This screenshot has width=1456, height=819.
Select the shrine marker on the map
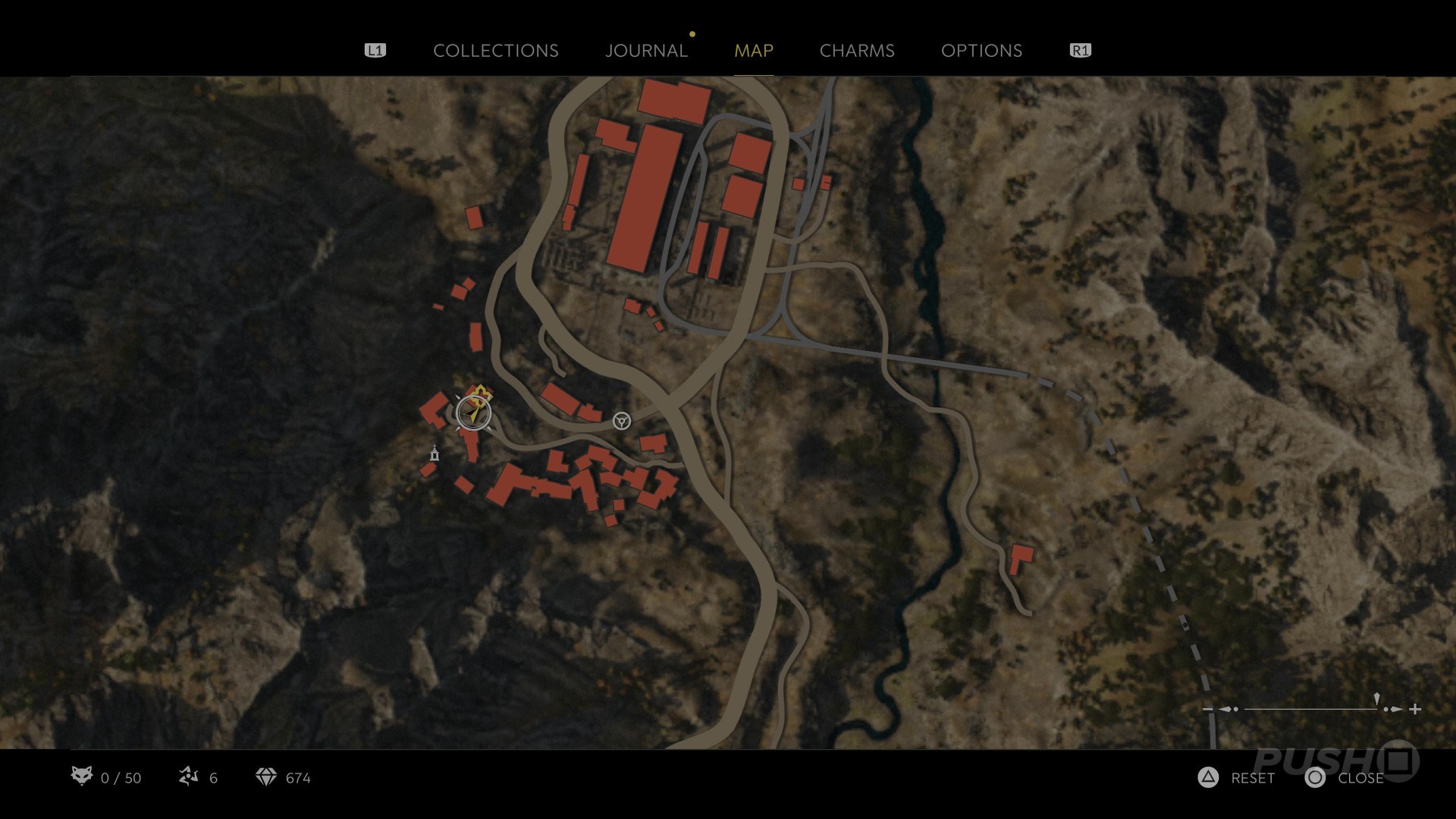click(435, 453)
